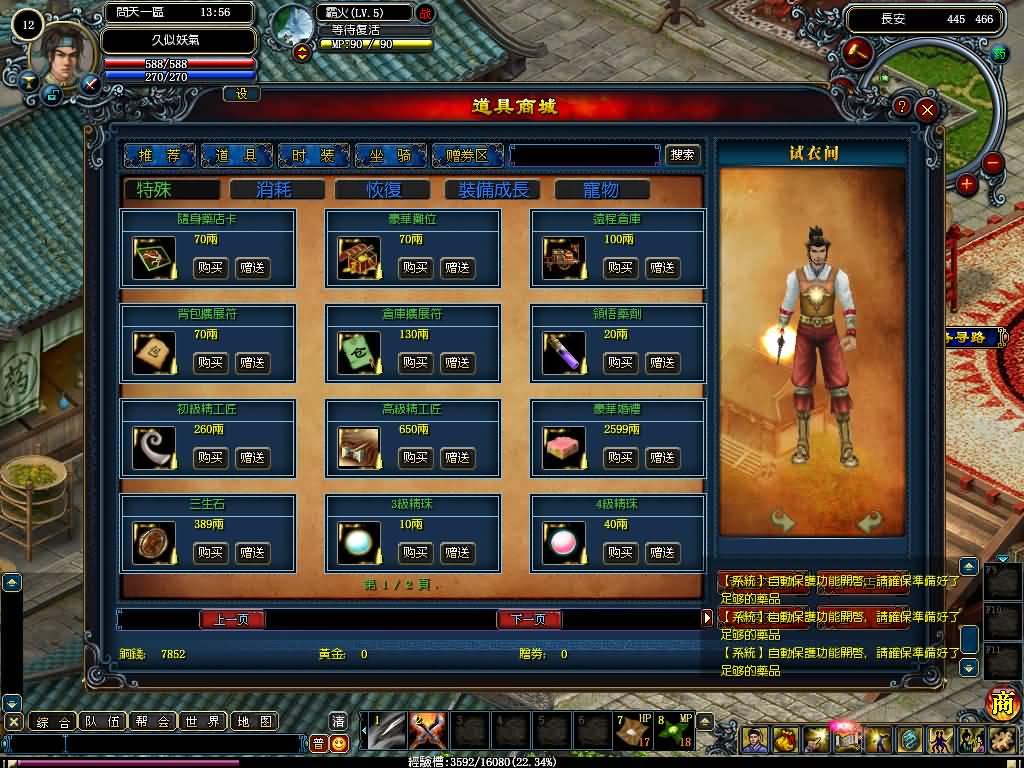
Task: Gift the 遠程倉庫 item
Action: pos(661,267)
